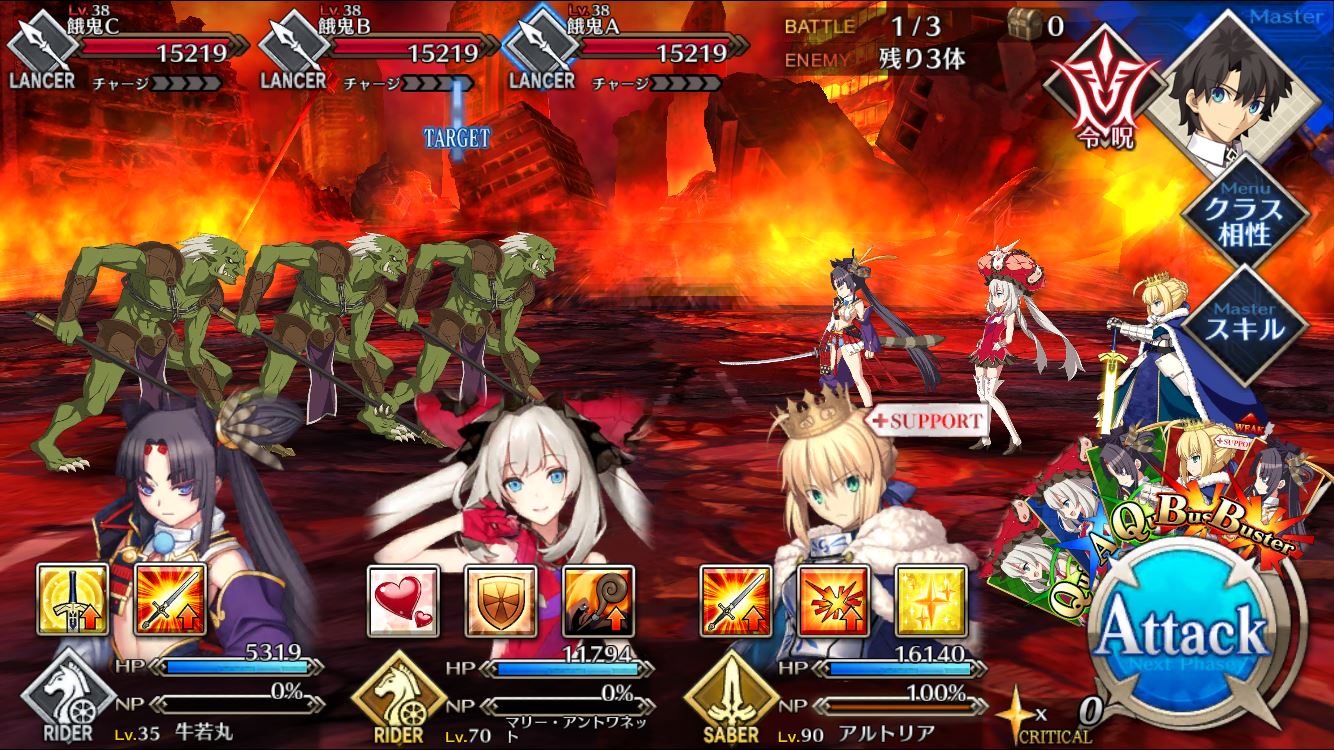The height and width of the screenshot is (750, 1334).
Task: Use Artoria's red burst skill
Action: tap(833, 601)
